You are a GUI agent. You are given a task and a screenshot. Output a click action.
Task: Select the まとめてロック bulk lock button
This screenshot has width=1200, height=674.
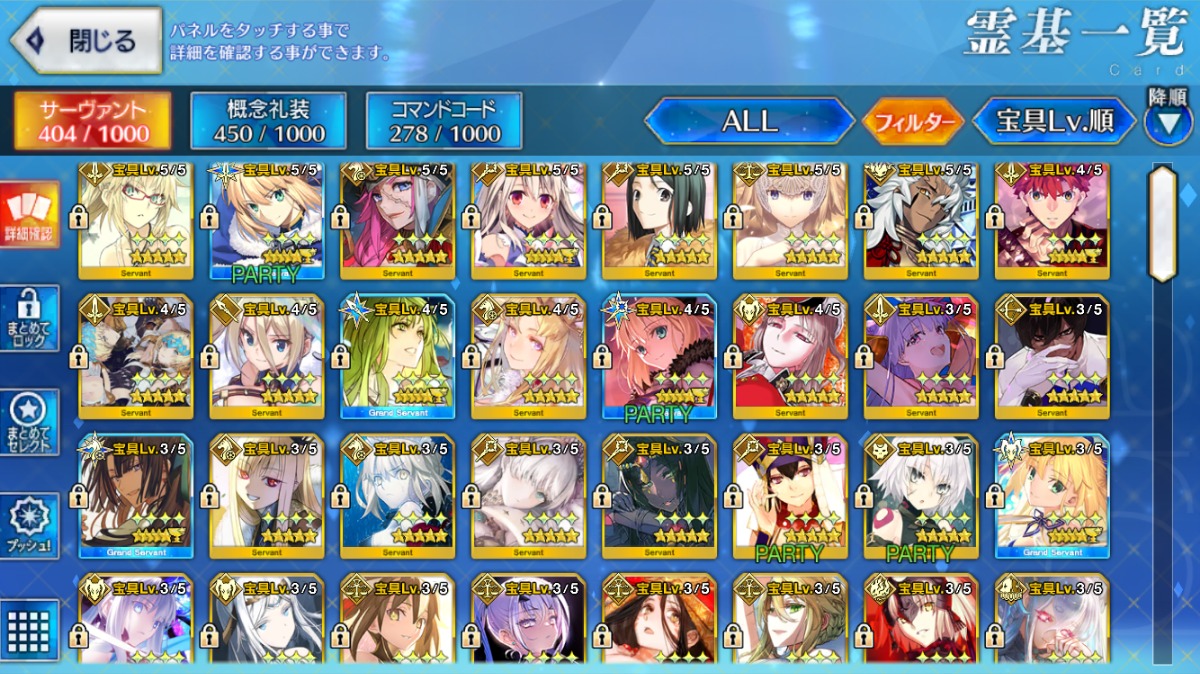tap(29, 318)
